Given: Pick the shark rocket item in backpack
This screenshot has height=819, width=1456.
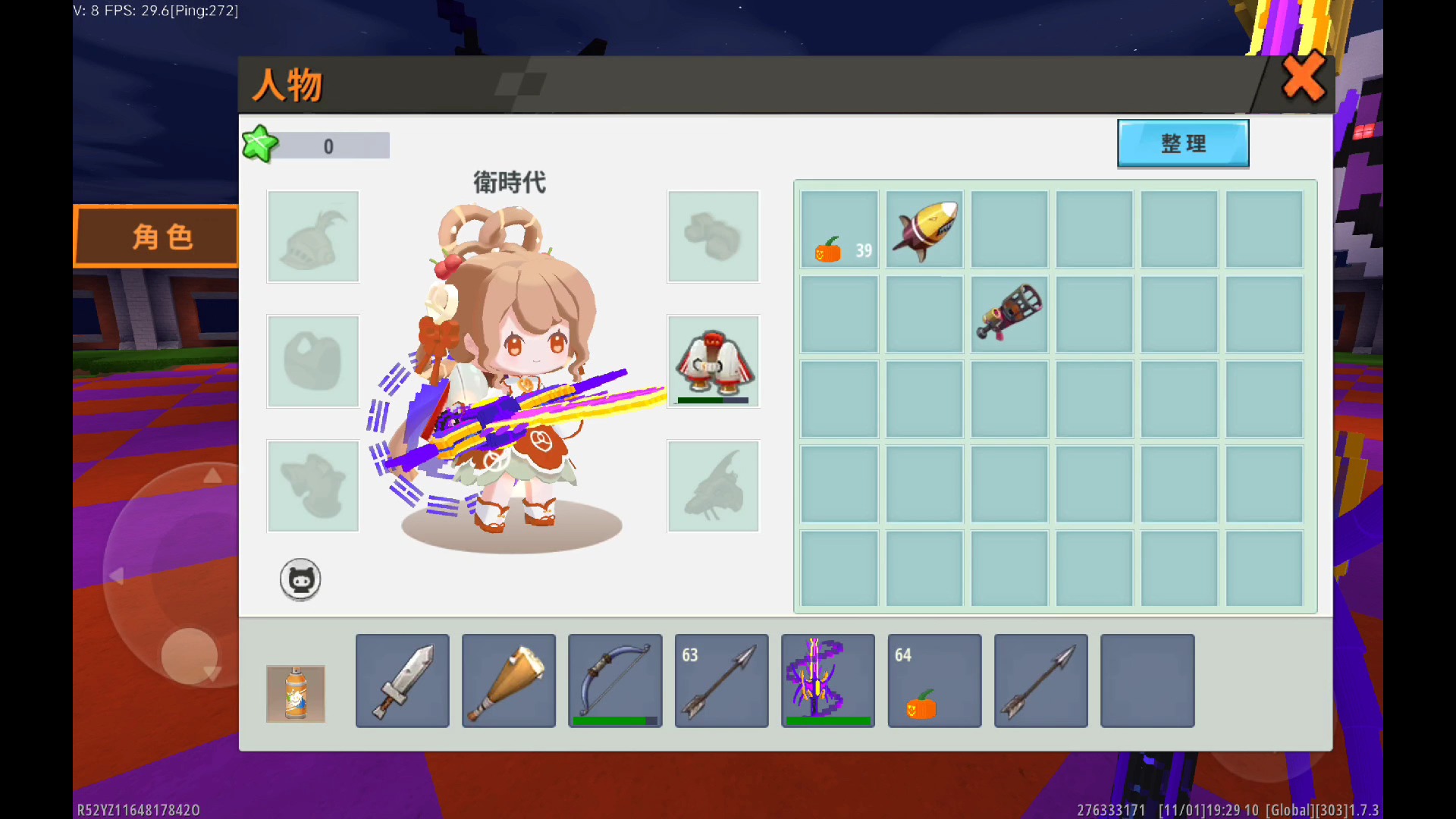Looking at the screenshot, I should point(924,230).
